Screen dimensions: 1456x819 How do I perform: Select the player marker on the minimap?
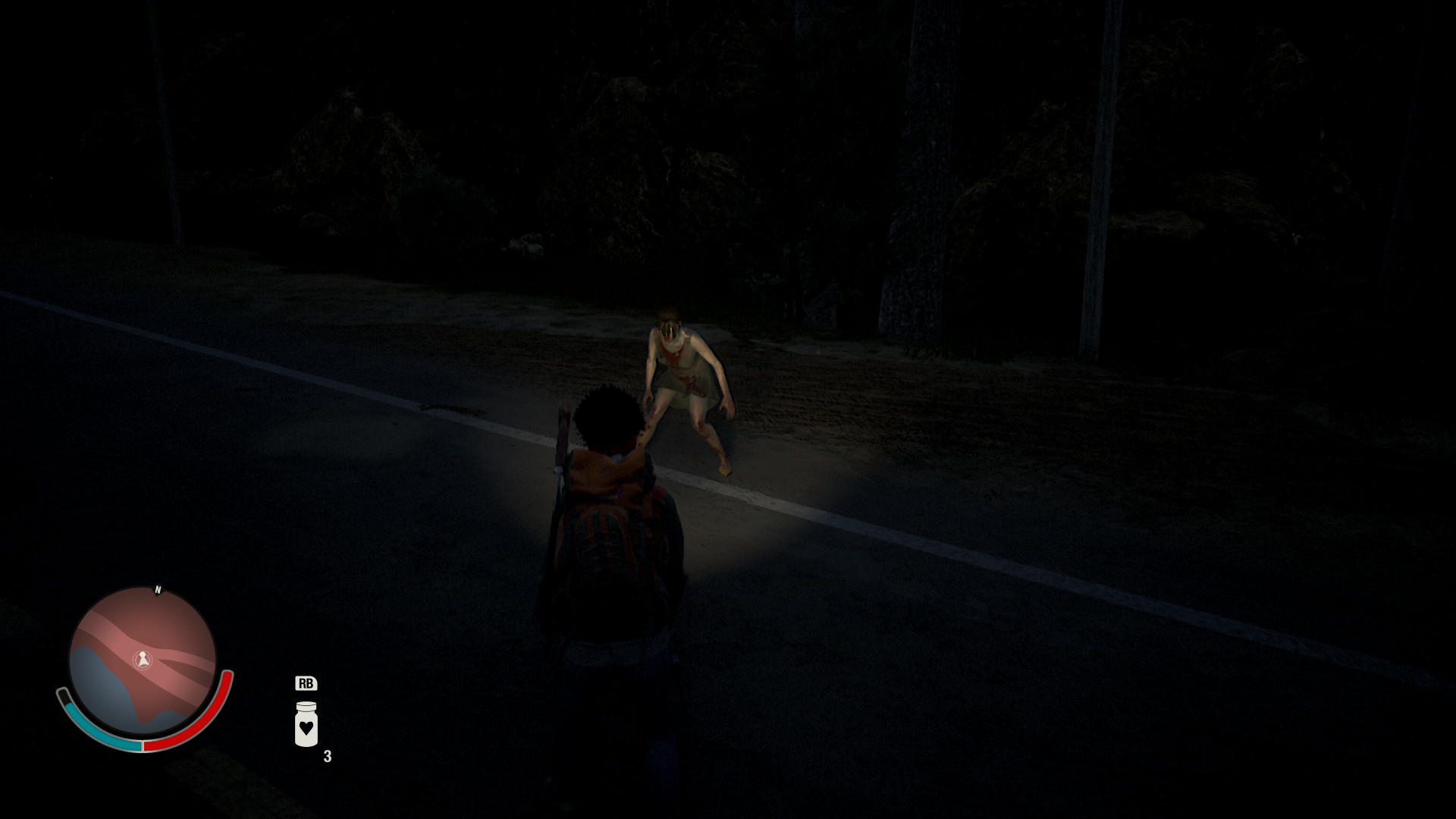[x=143, y=660]
